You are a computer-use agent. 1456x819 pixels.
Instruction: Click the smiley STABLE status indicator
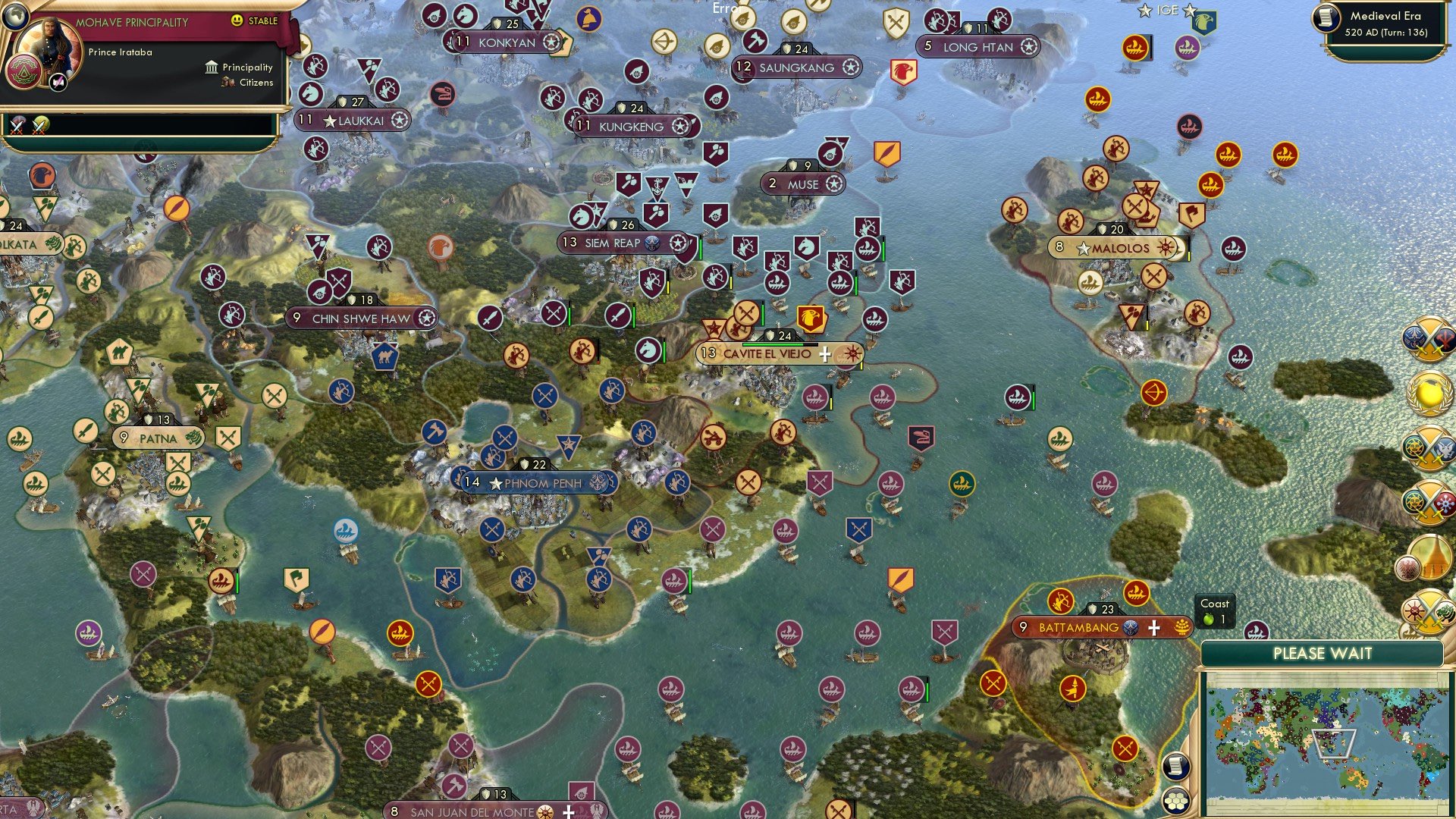(239, 22)
